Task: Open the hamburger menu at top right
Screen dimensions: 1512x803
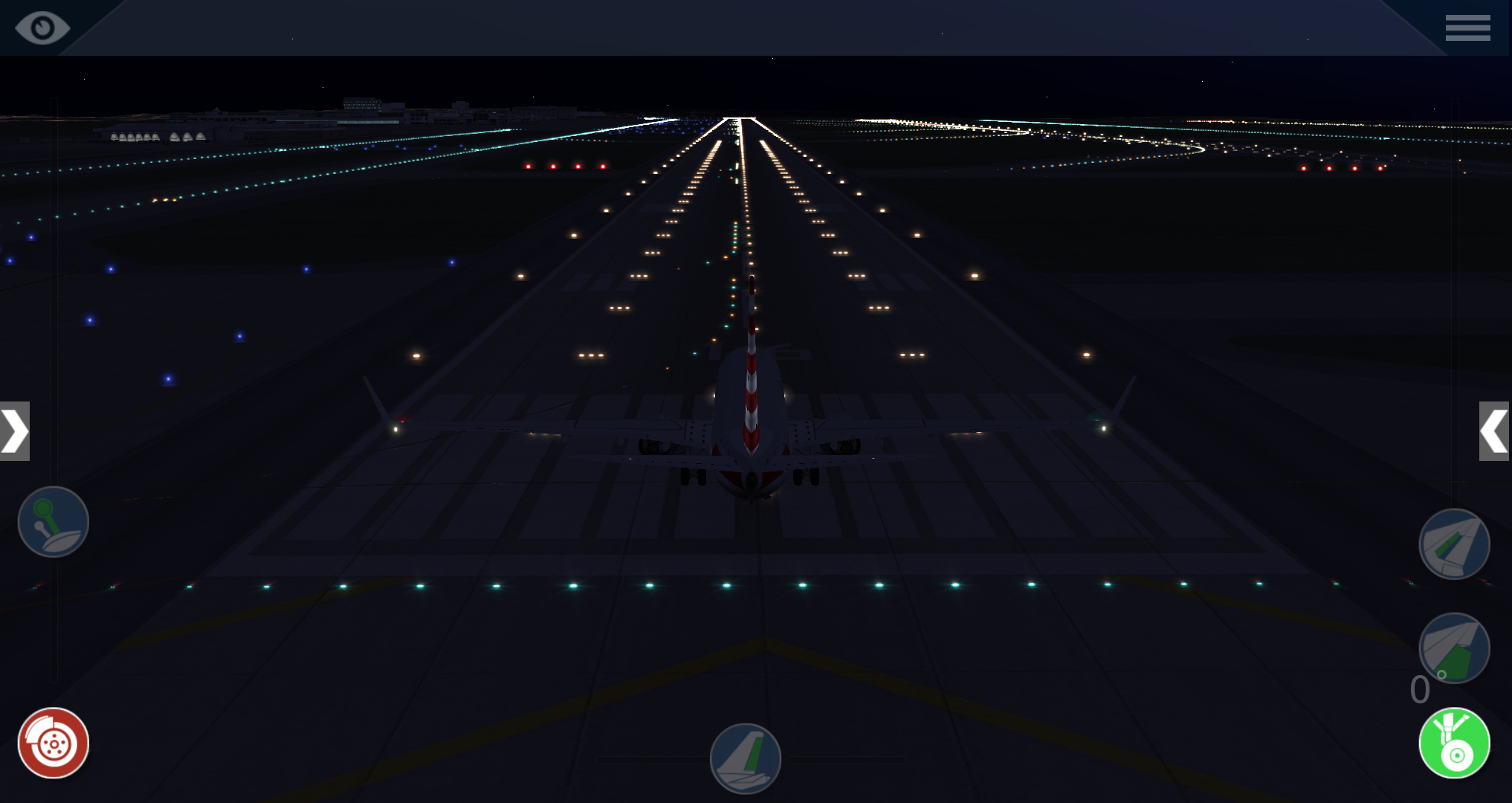Action: pyautogui.click(x=1467, y=28)
